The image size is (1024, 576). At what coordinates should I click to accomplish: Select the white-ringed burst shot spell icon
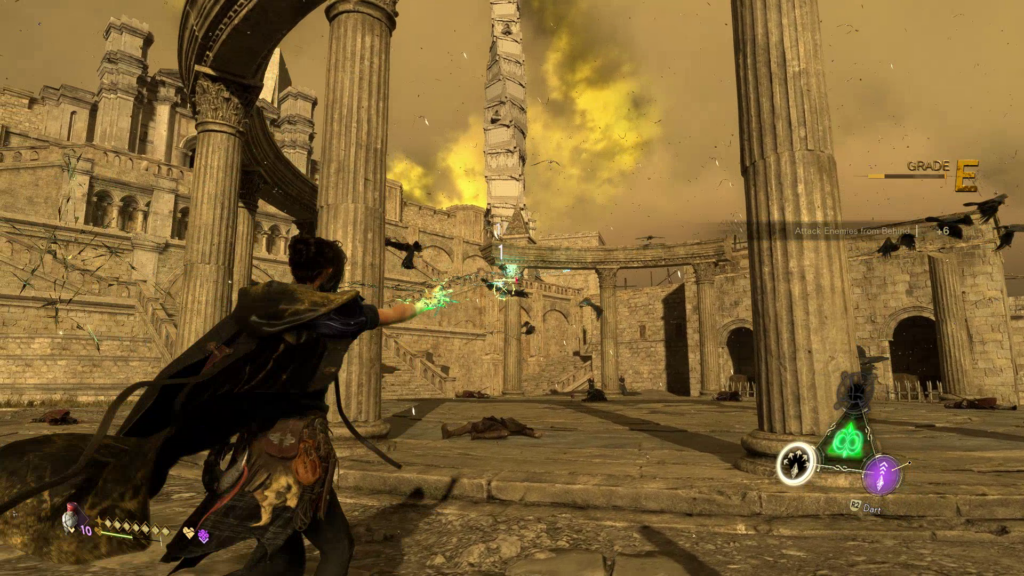[x=796, y=464]
